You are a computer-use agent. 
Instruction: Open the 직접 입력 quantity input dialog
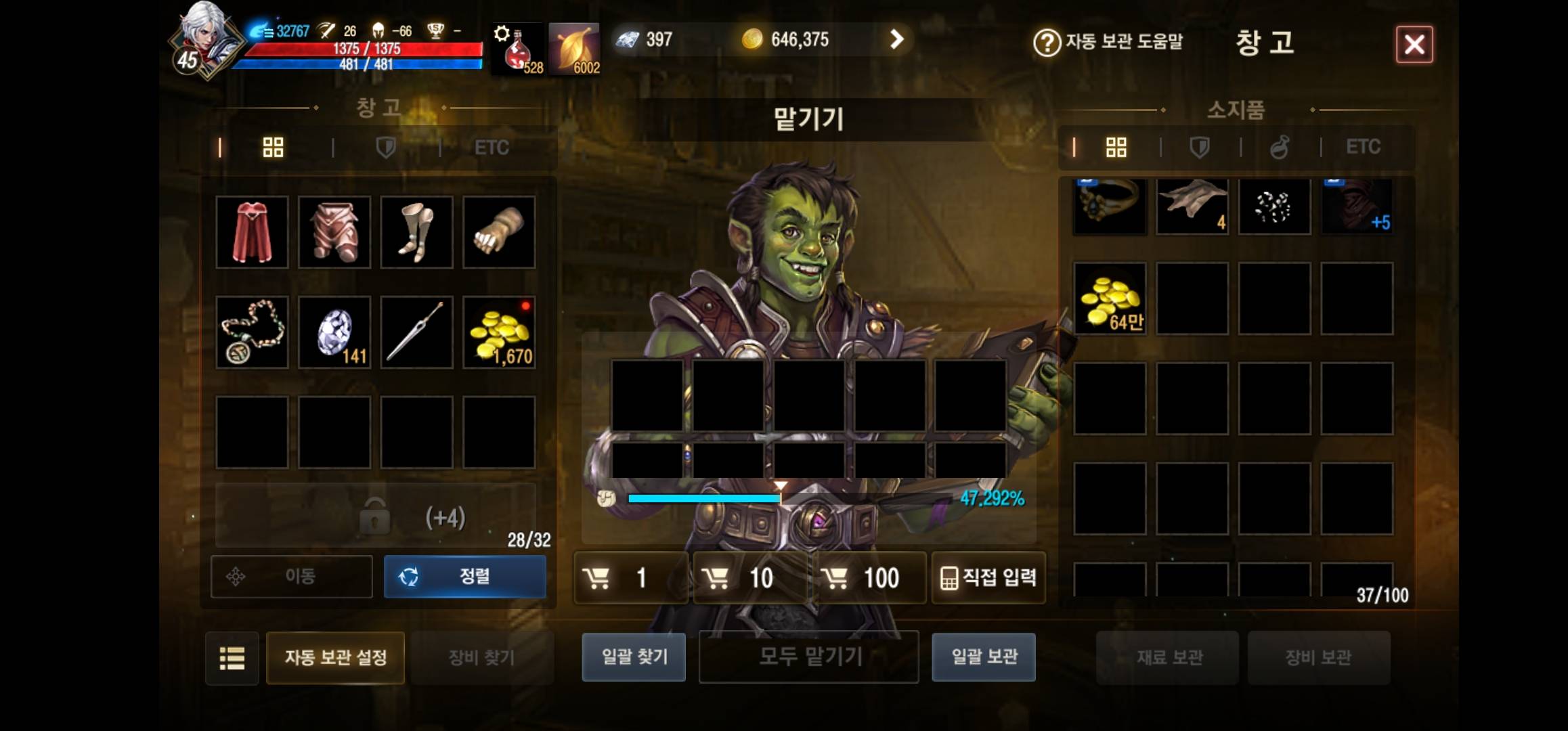click(x=988, y=577)
